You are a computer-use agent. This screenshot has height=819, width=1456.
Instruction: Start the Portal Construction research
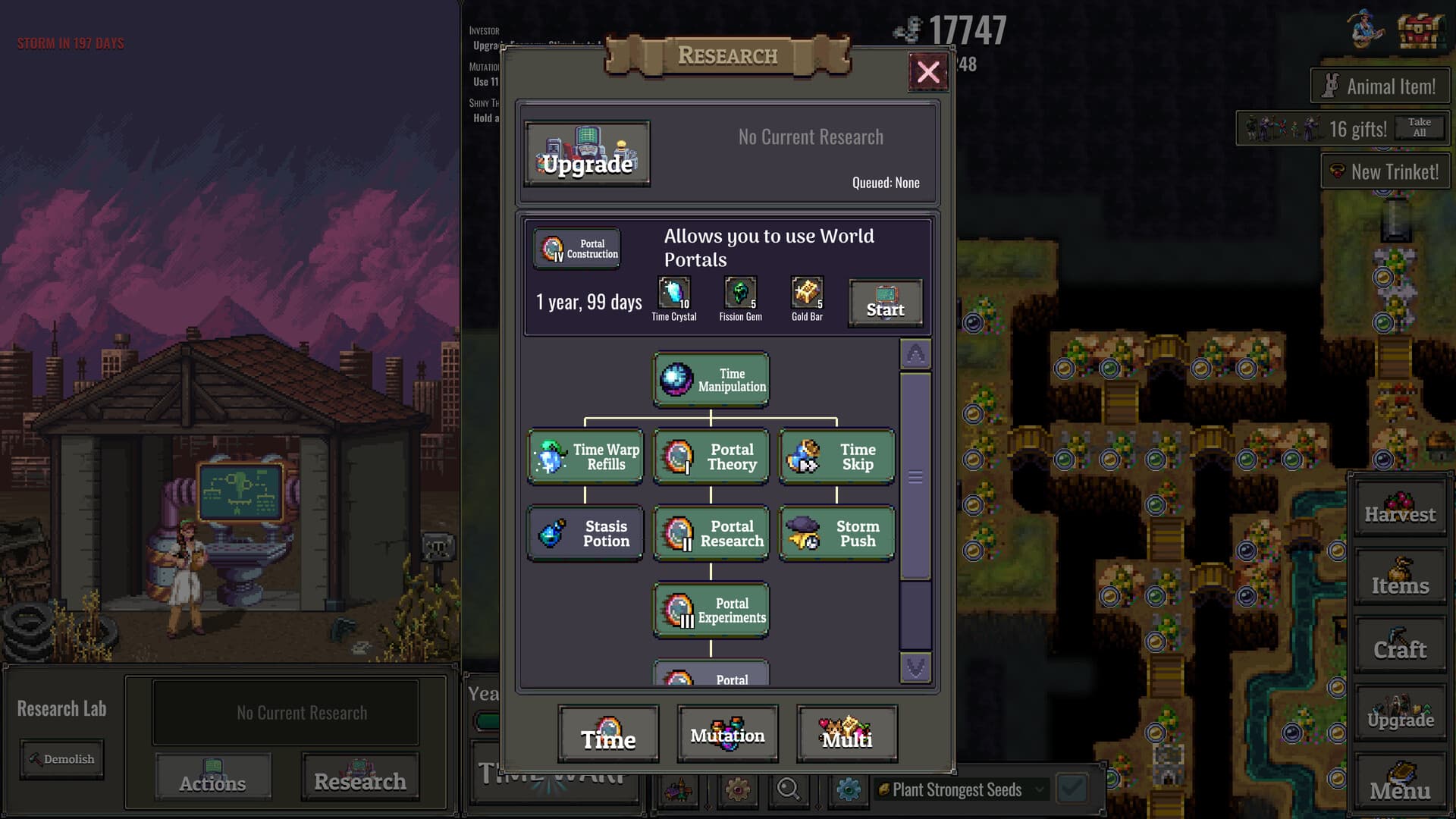[884, 303]
